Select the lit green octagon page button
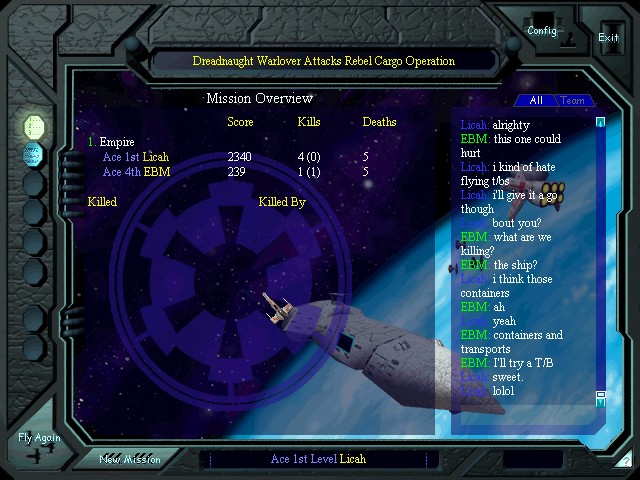The height and width of the screenshot is (480, 640). 34,127
